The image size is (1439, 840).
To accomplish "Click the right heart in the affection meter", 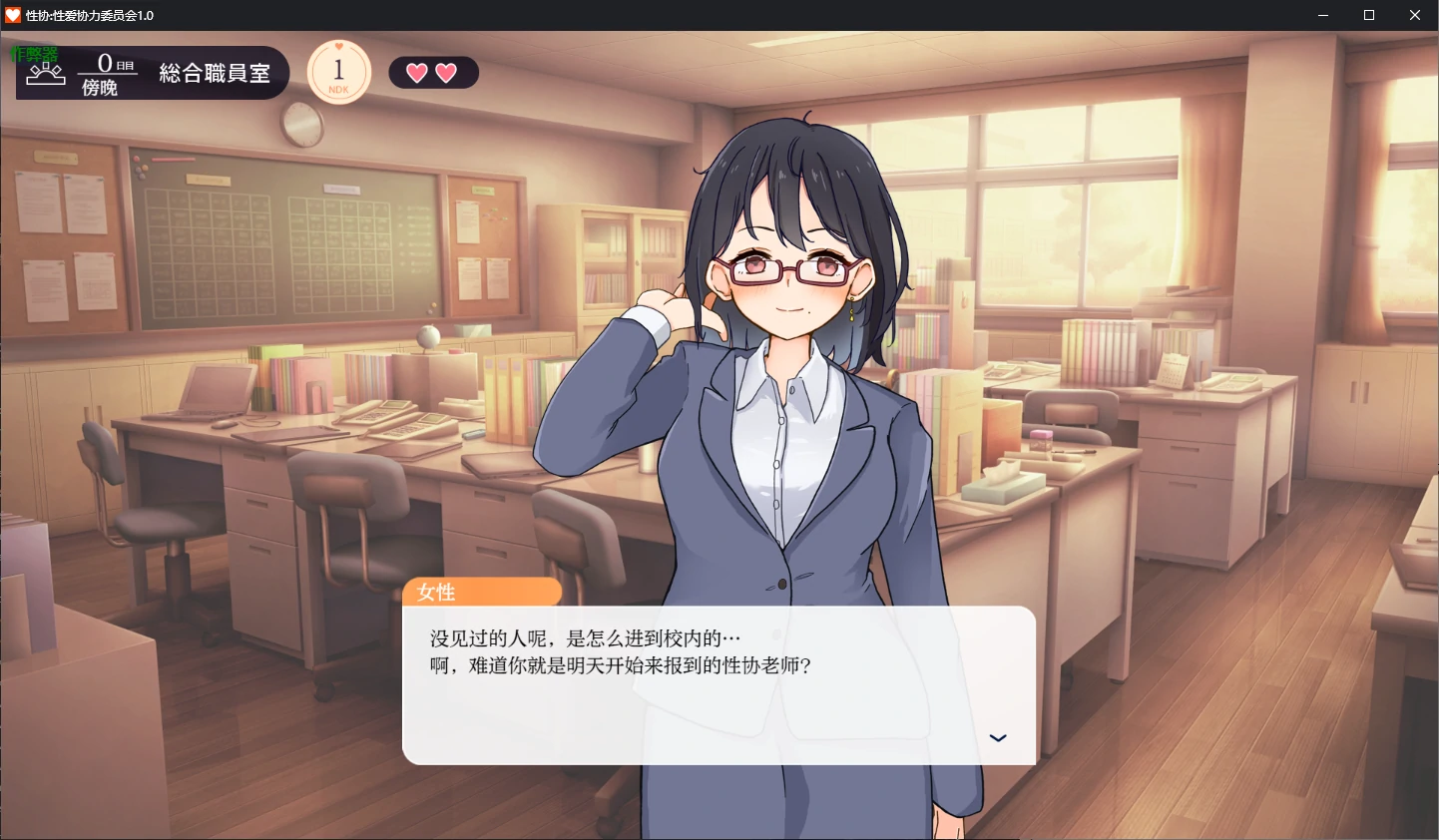I will pos(448,72).
